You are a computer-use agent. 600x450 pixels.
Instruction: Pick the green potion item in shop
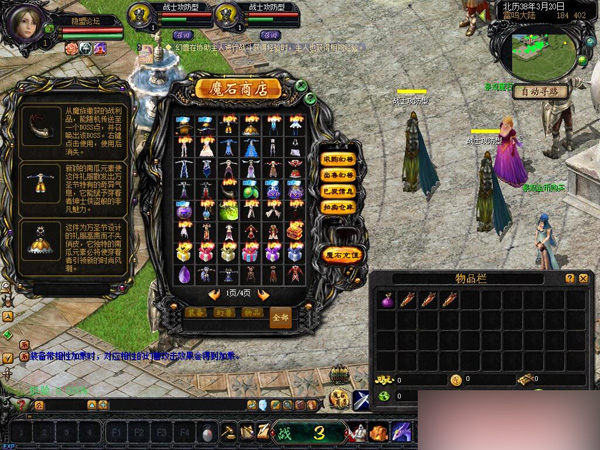coord(227,212)
